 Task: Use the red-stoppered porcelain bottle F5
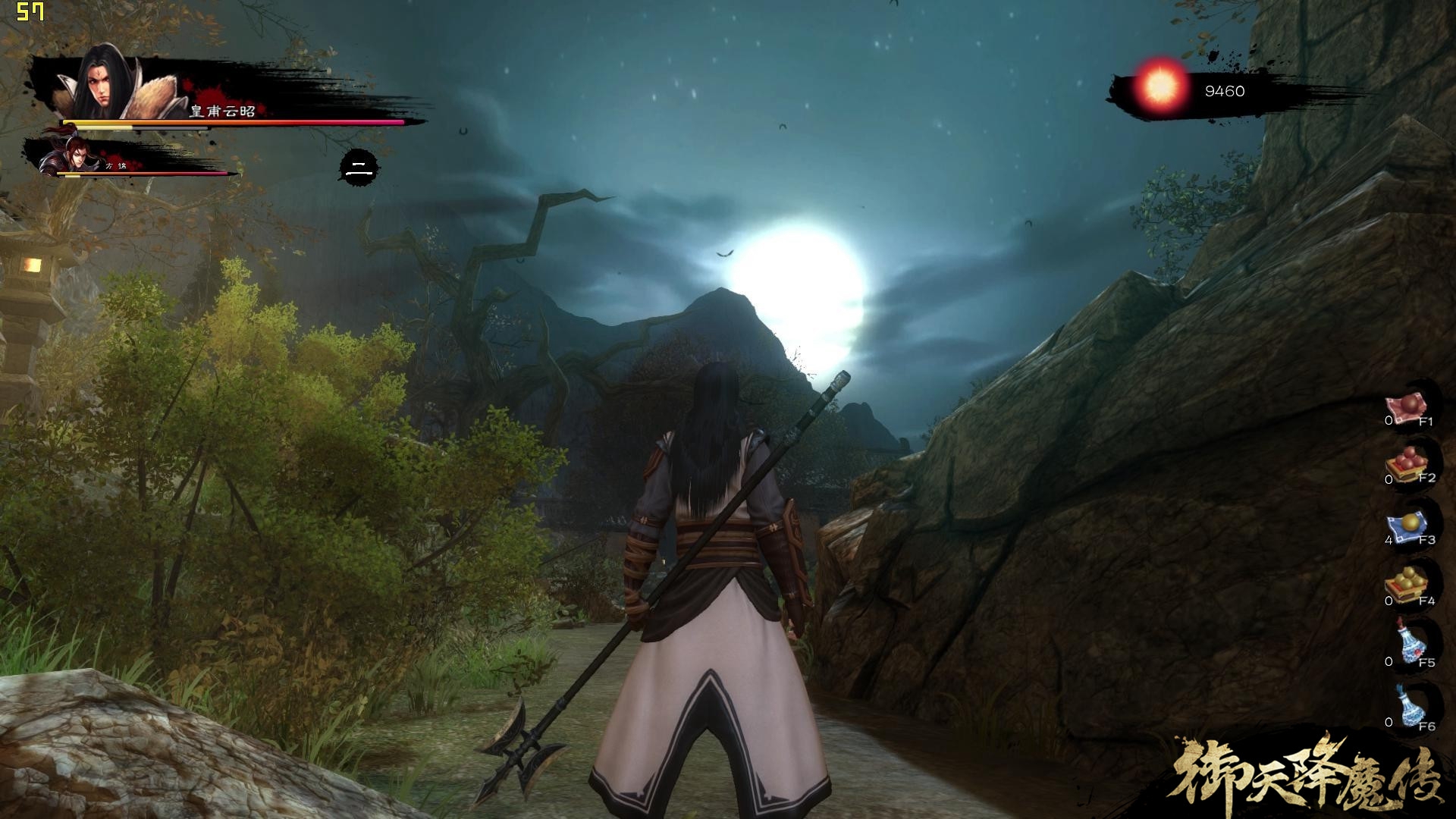coord(1410,644)
